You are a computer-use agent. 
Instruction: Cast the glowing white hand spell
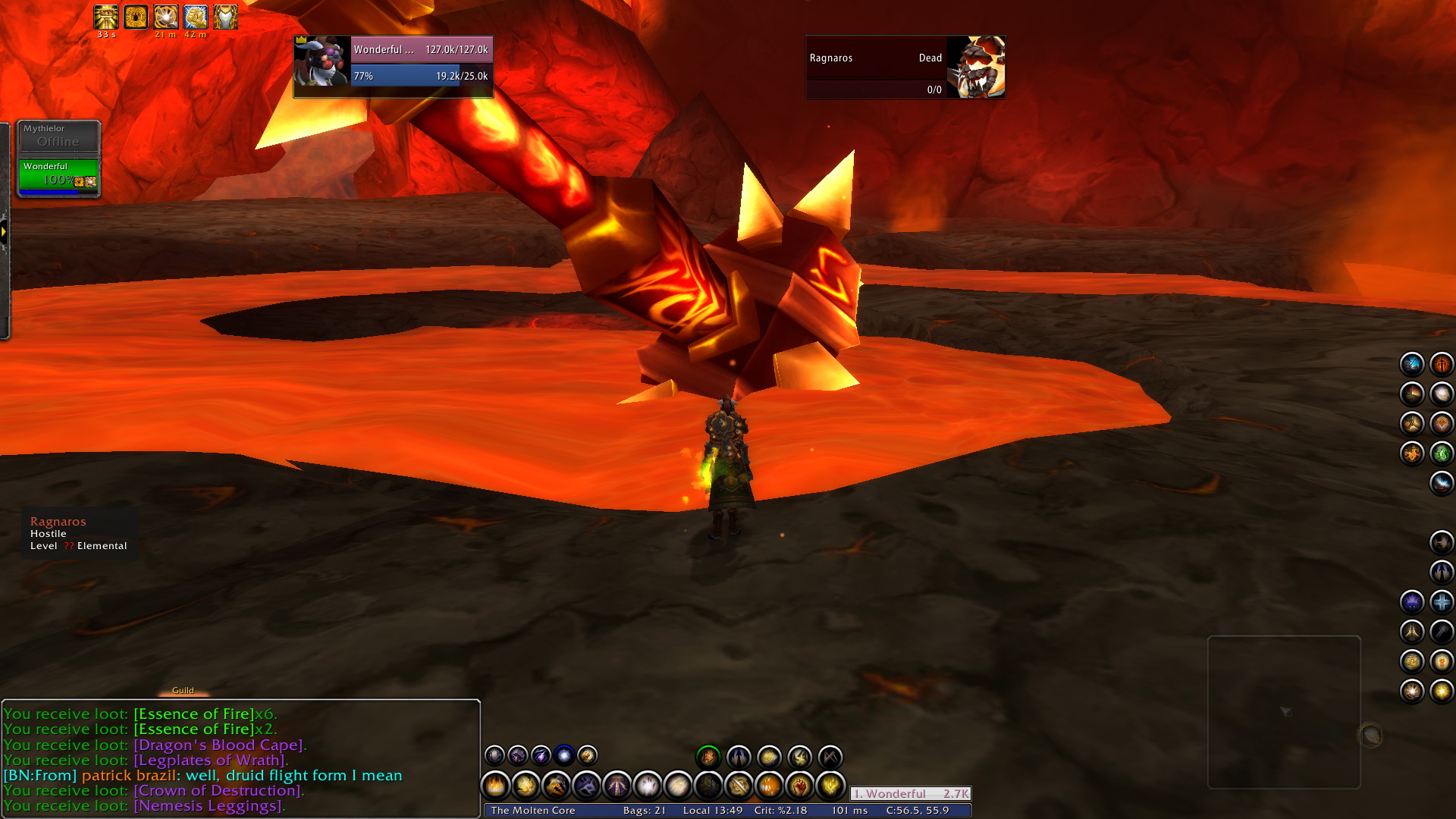click(647, 786)
